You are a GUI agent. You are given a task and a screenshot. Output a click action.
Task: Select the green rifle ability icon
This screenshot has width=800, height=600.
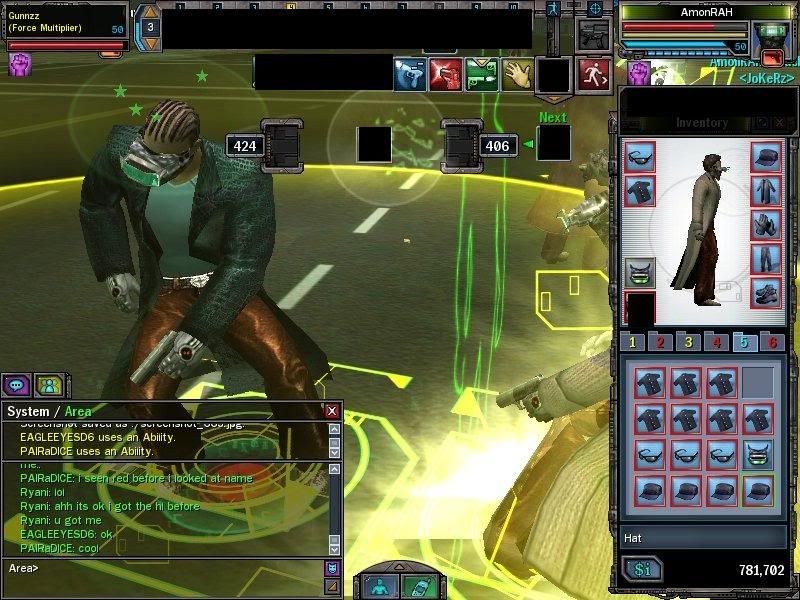pyautogui.click(x=481, y=74)
